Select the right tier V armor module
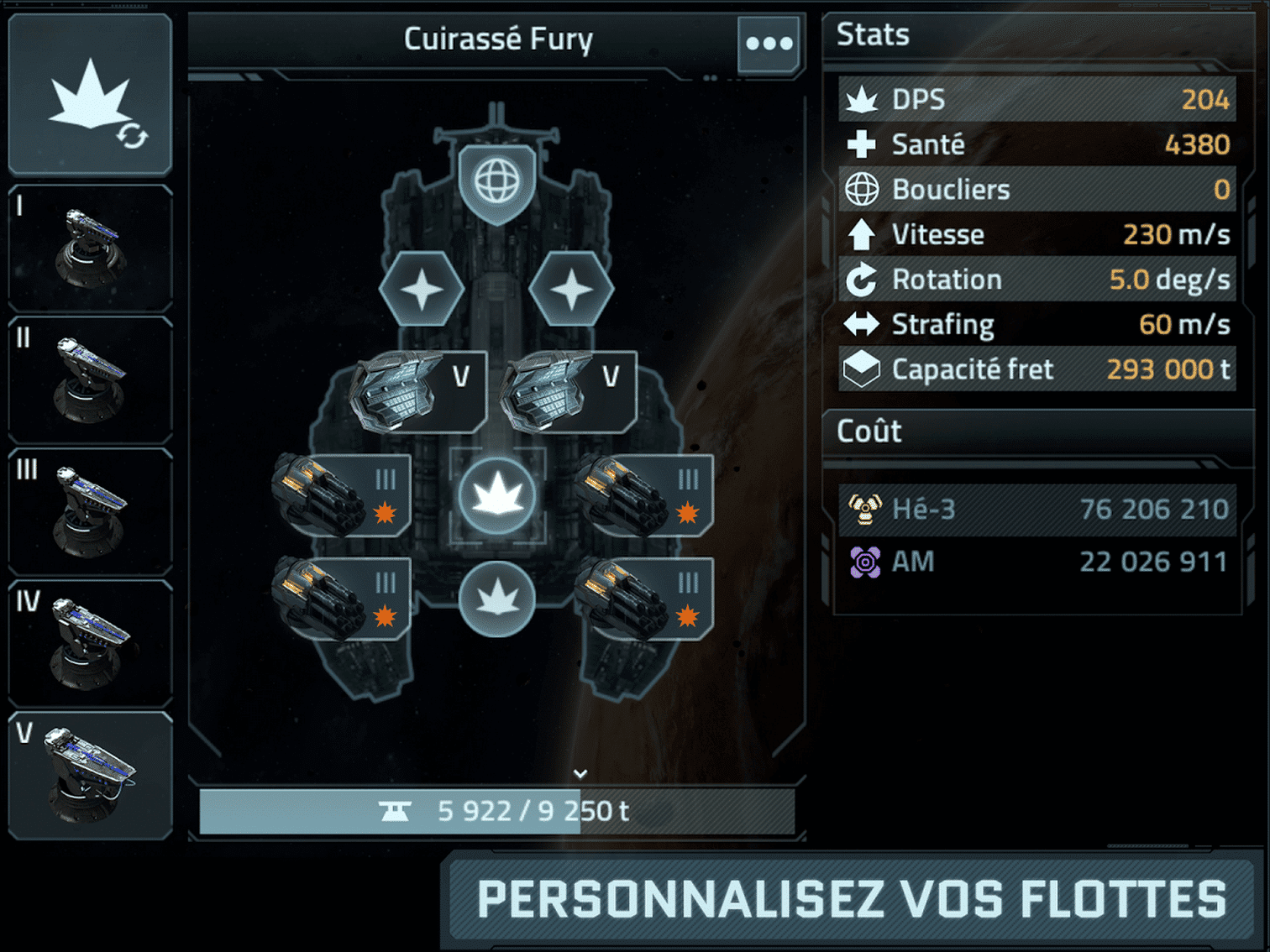 click(x=569, y=392)
